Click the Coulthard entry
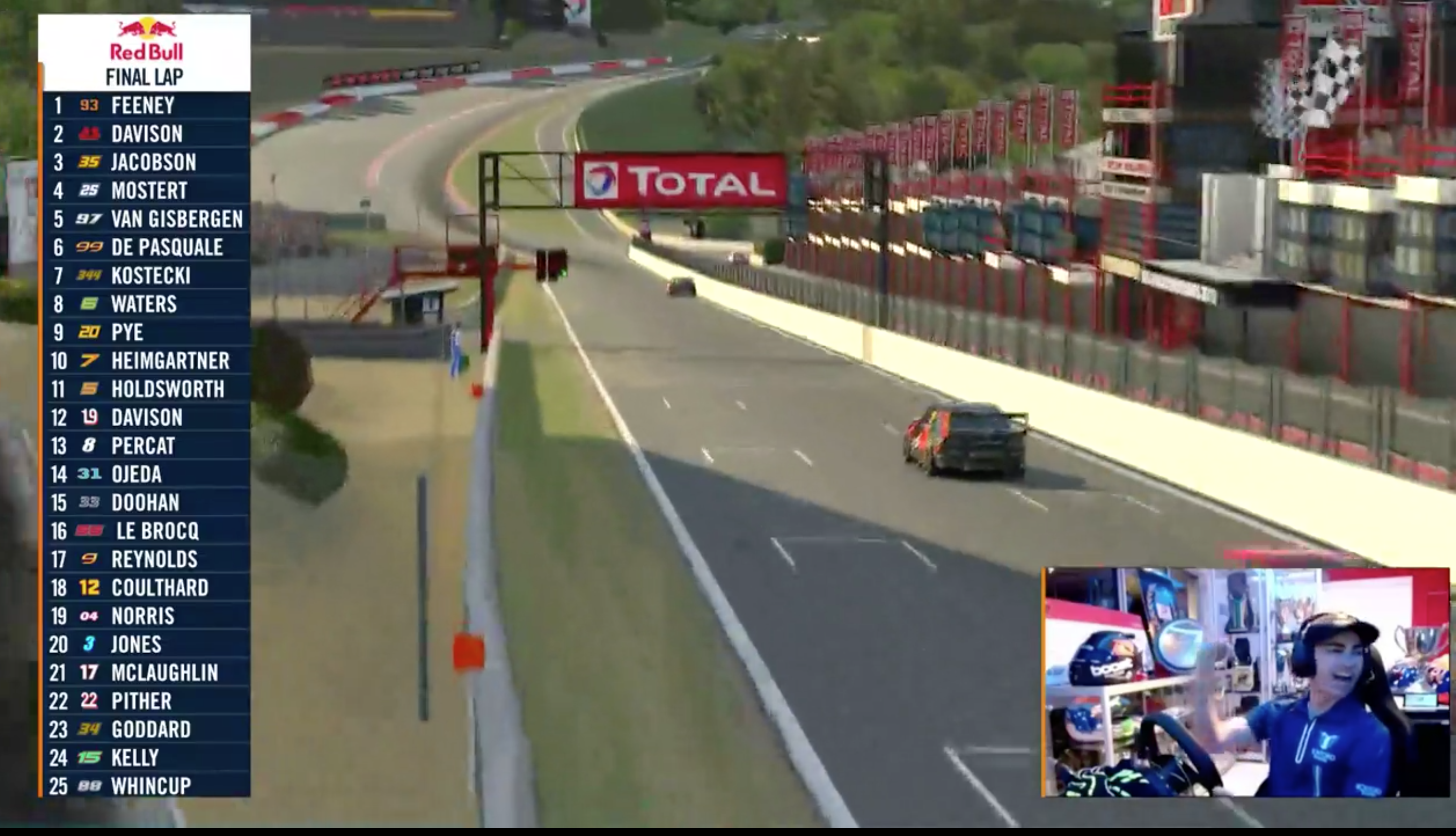The width and height of the screenshot is (1456, 836). coord(146,587)
